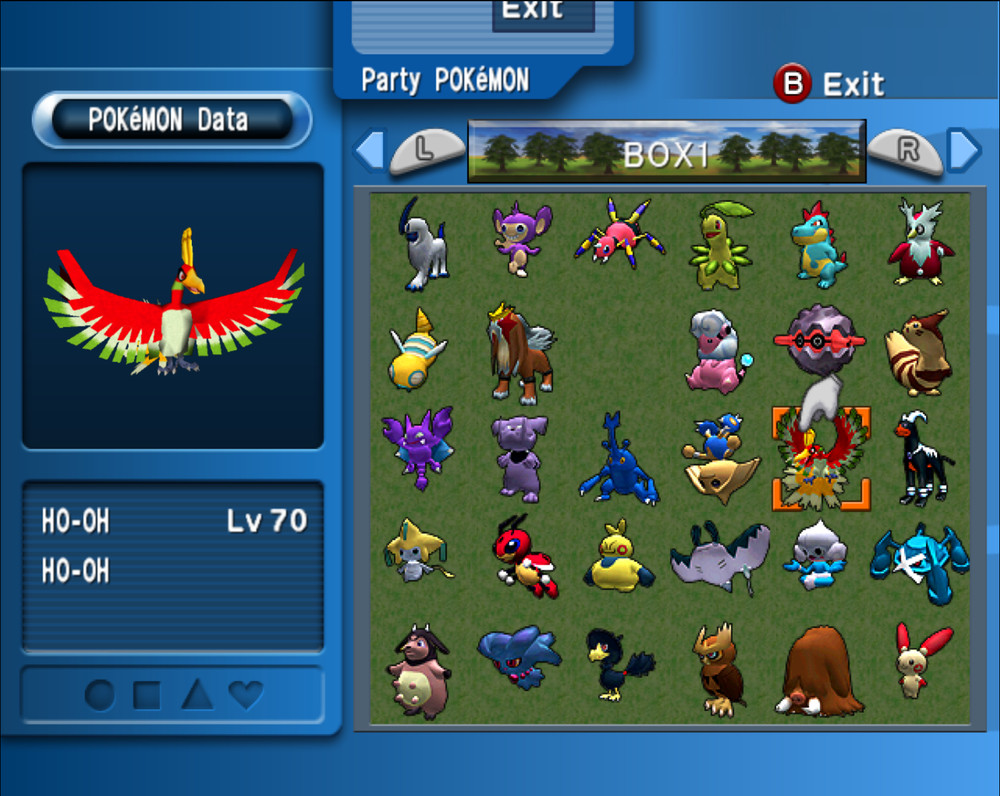
Task: Choose Entei in the box
Action: (x=519, y=352)
